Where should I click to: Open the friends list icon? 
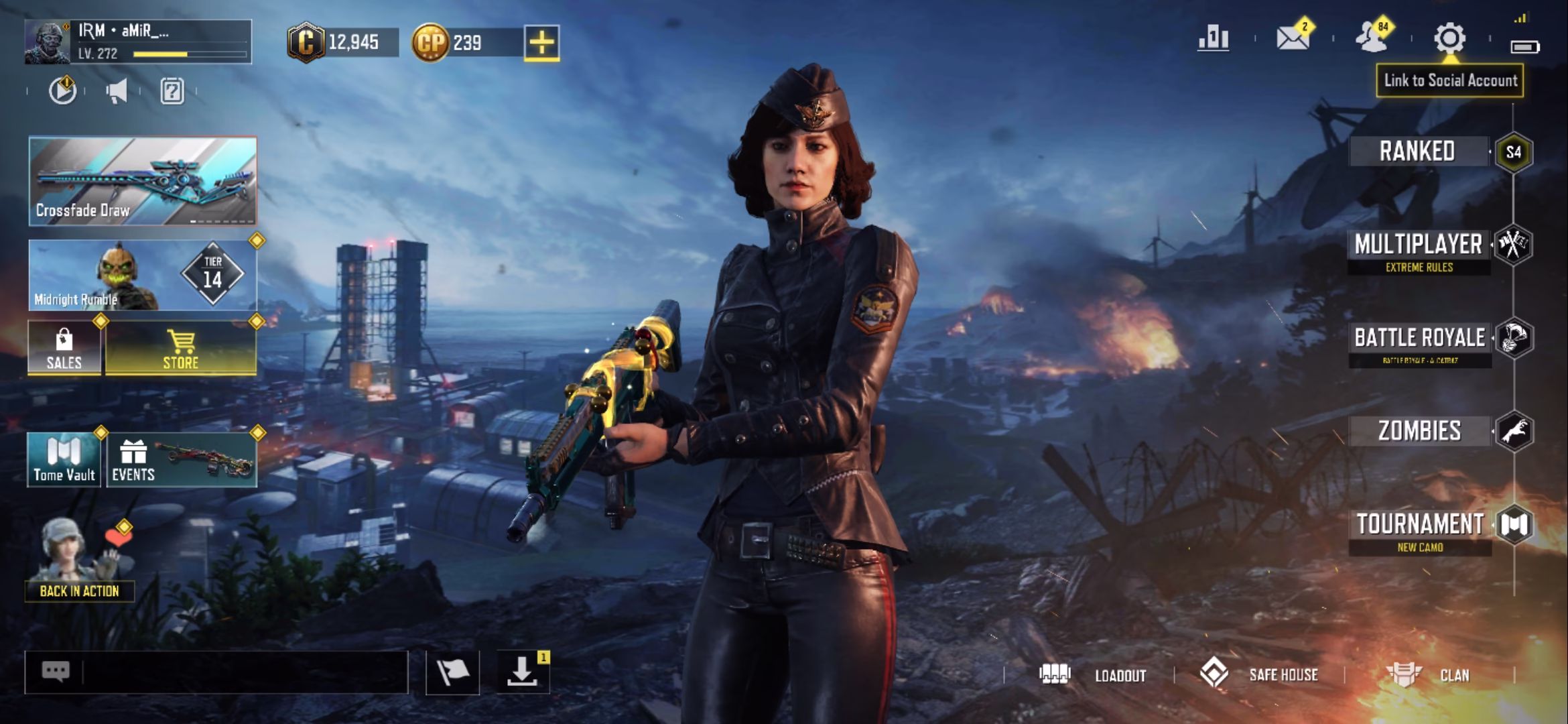(1372, 38)
